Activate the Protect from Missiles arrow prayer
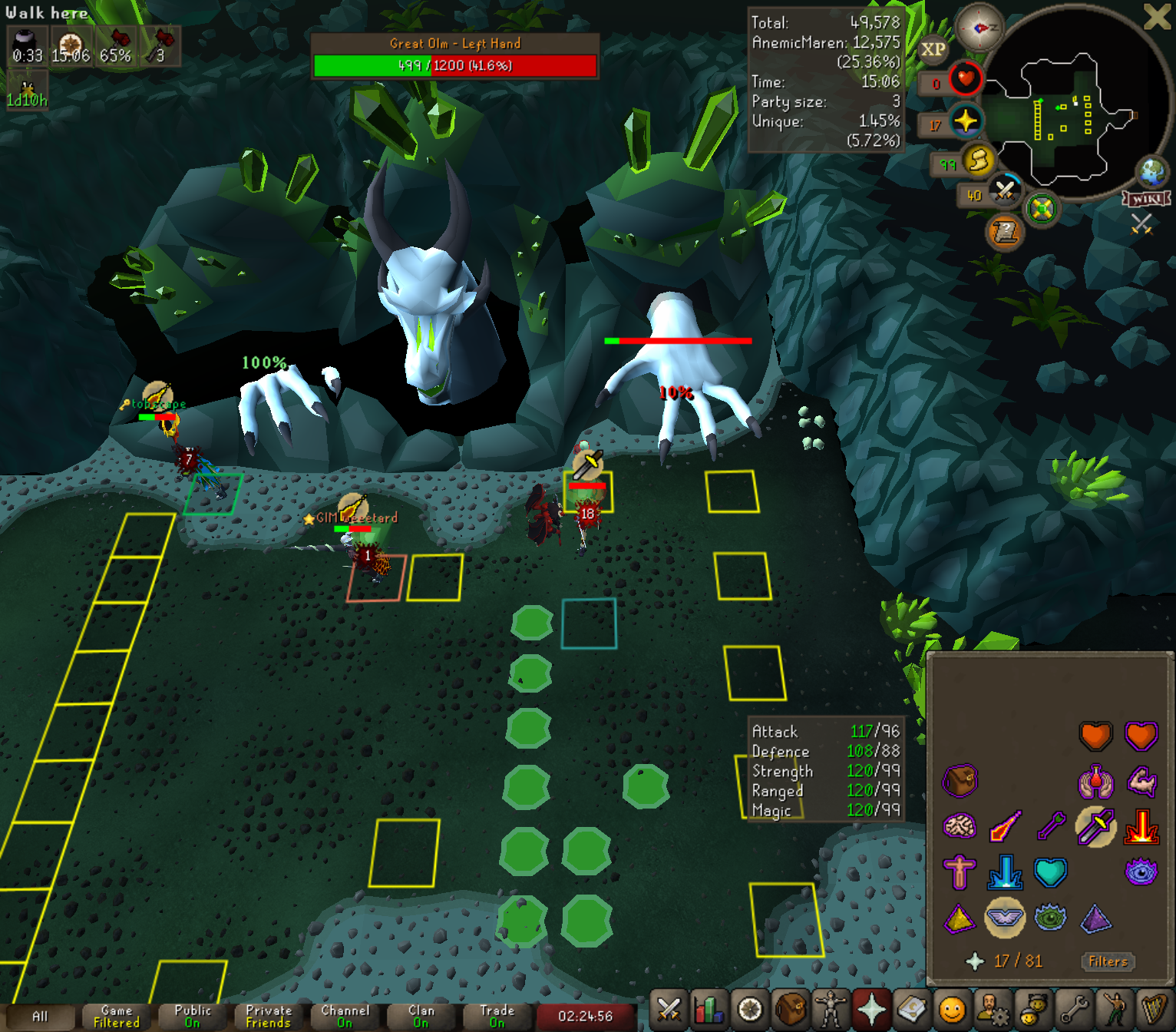Viewport: 1176px width, 1032px height. [1050, 827]
